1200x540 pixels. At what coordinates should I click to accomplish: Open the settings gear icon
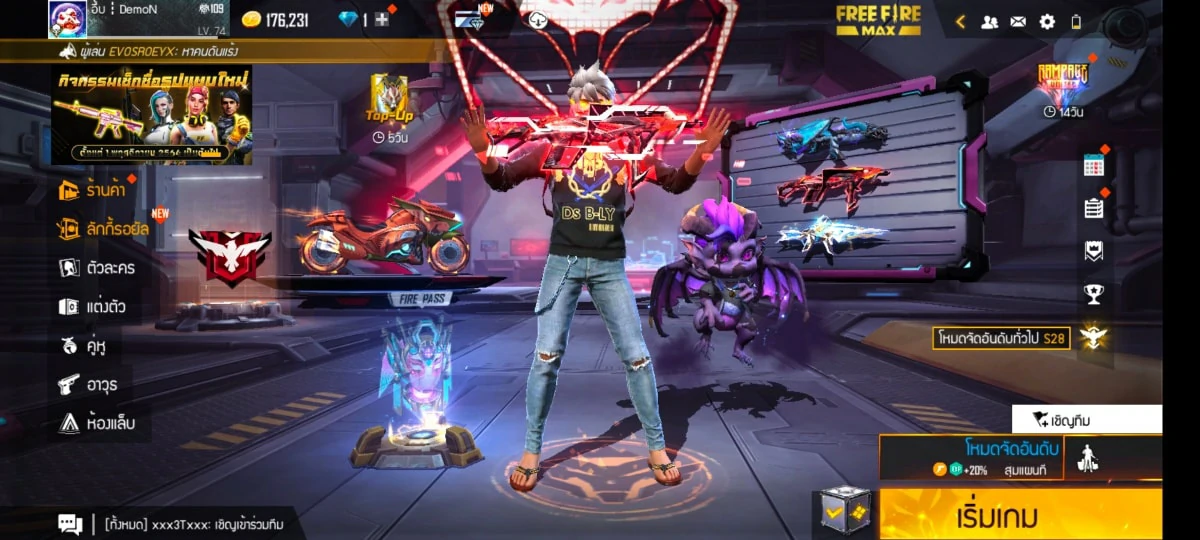pos(1047,21)
